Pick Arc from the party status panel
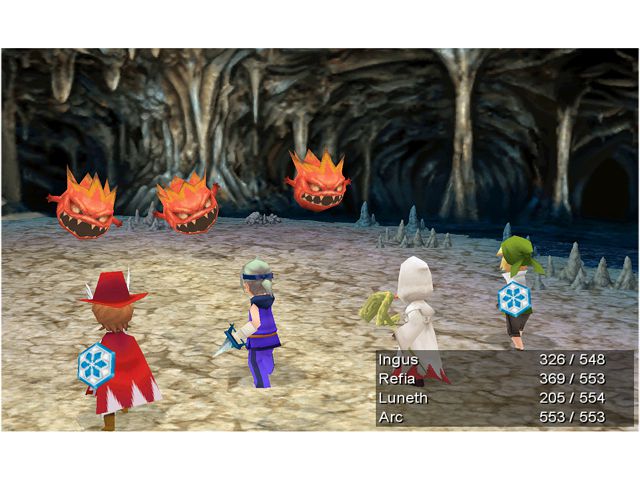This screenshot has height=480, width=640. 391,417
